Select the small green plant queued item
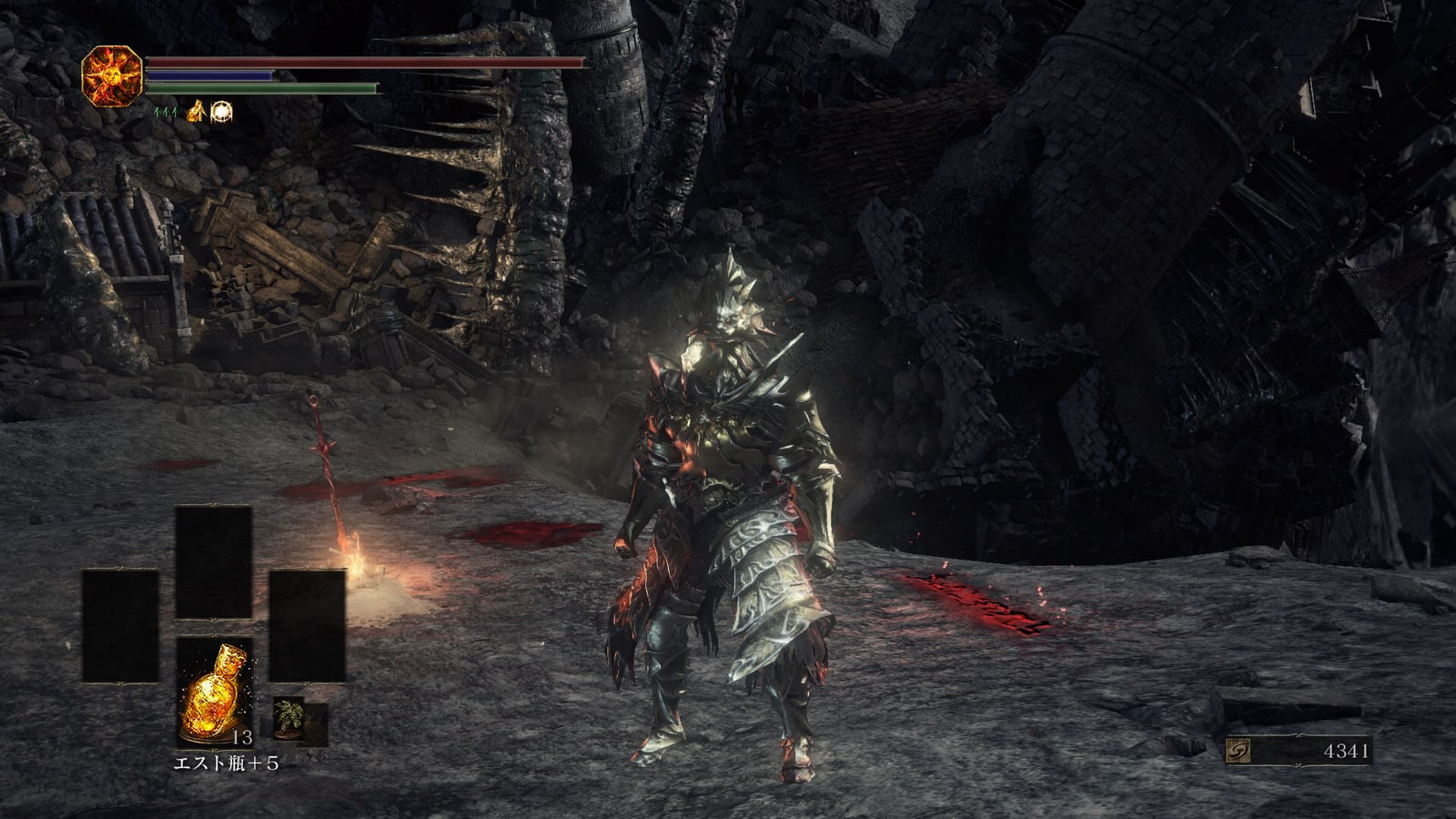Image resolution: width=1456 pixels, height=819 pixels. coord(289,714)
